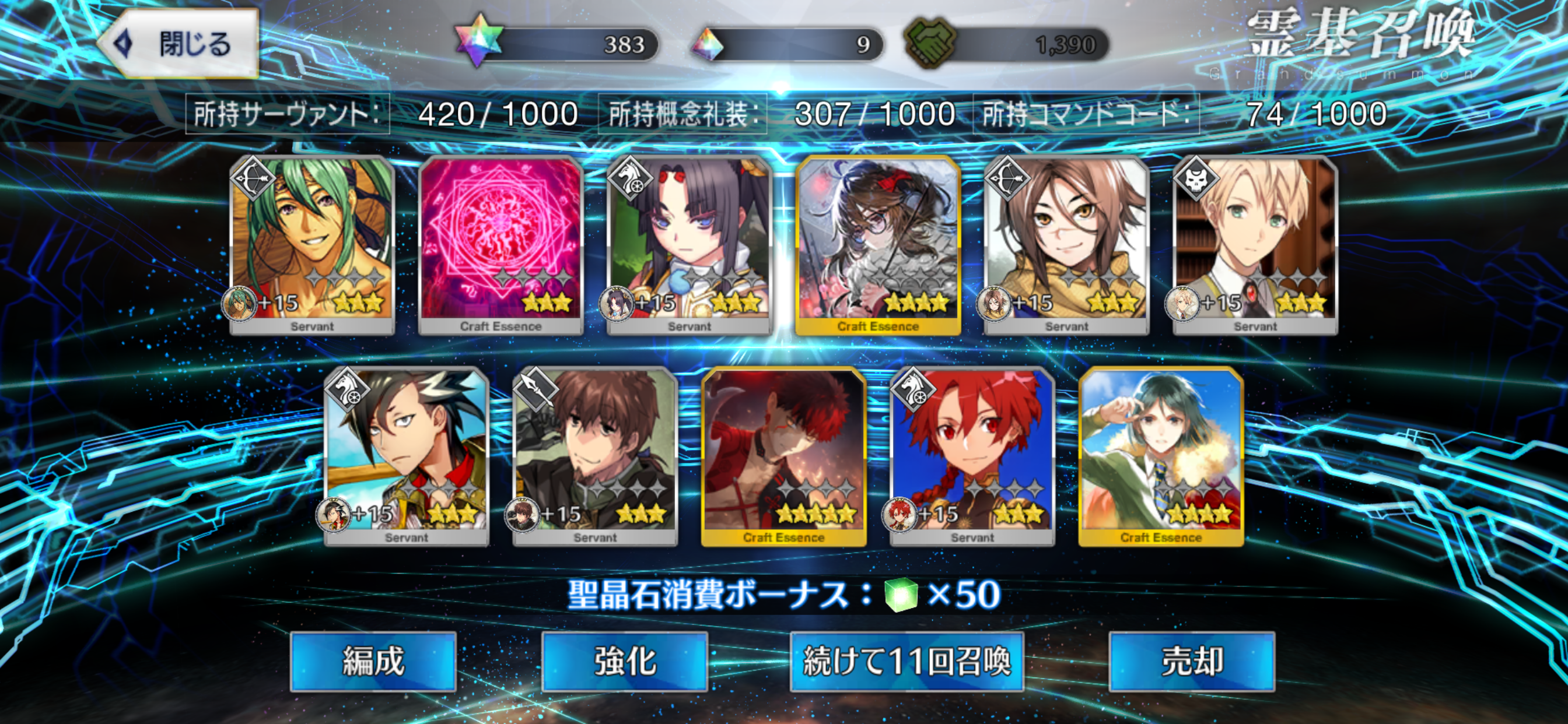Open the 編成 party formation button
1568x724 pixels.
tap(373, 660)
